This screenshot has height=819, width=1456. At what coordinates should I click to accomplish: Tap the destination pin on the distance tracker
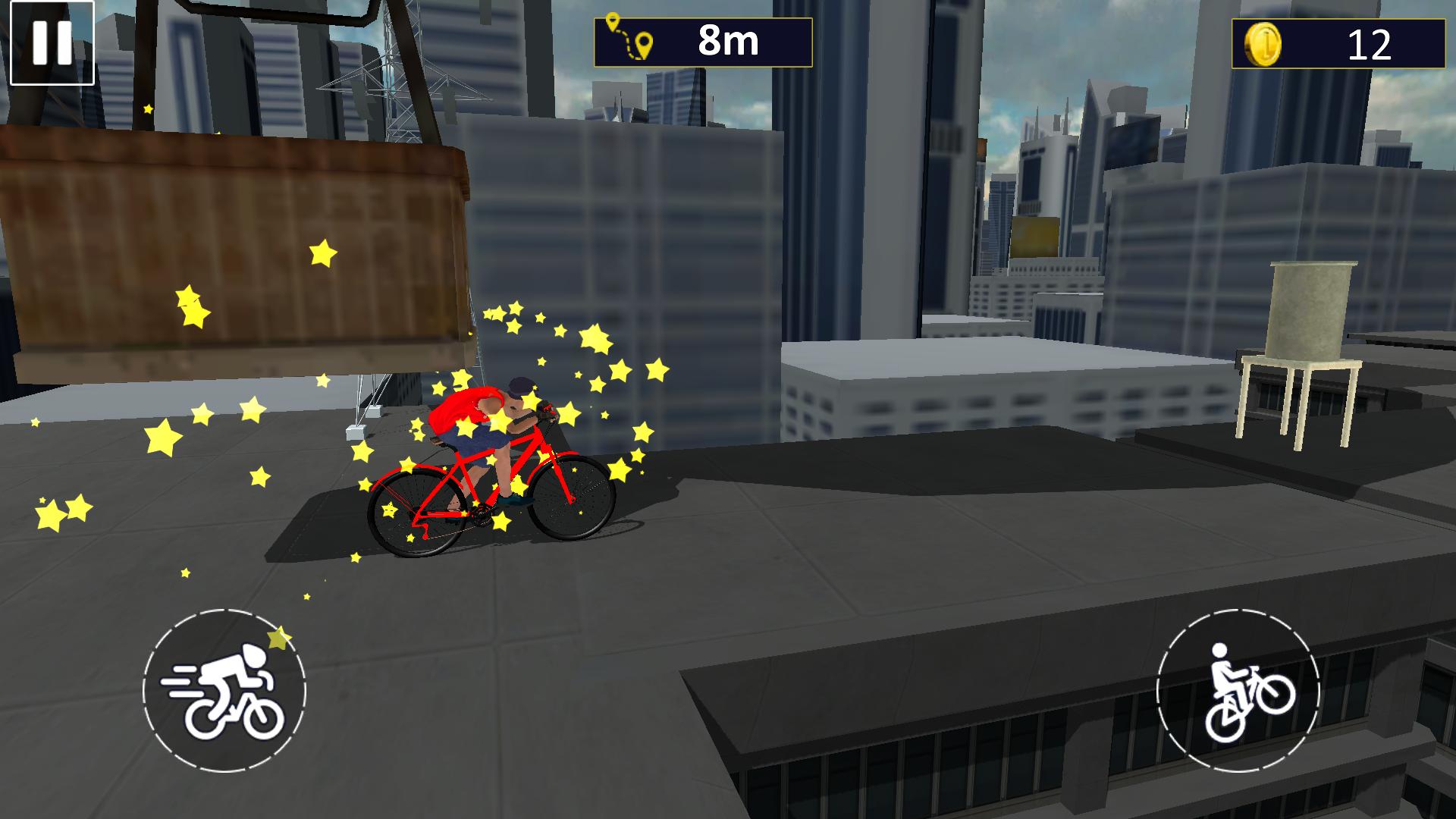[x=644, y=45]
